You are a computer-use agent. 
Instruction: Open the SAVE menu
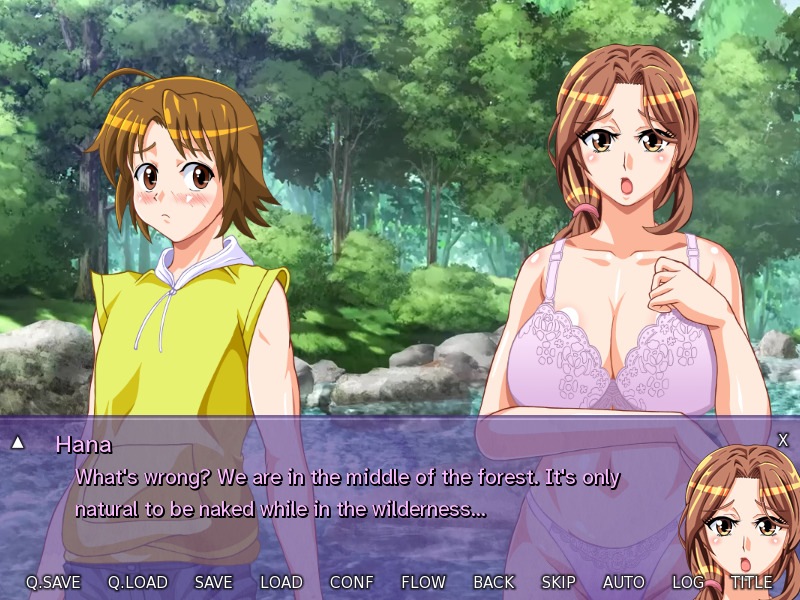(x=214, y=582)
